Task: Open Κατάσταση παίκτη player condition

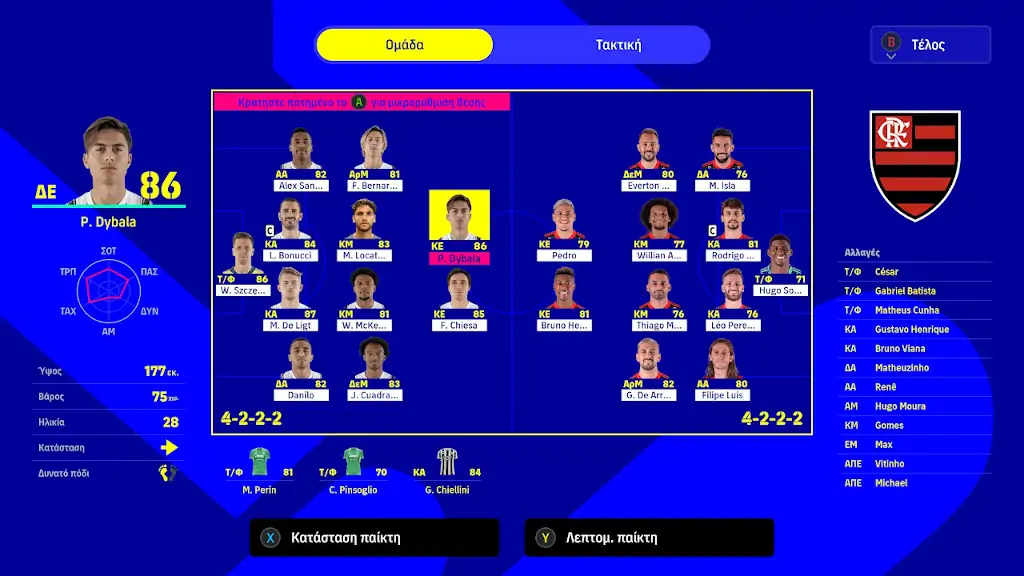Action: (373, 537)
